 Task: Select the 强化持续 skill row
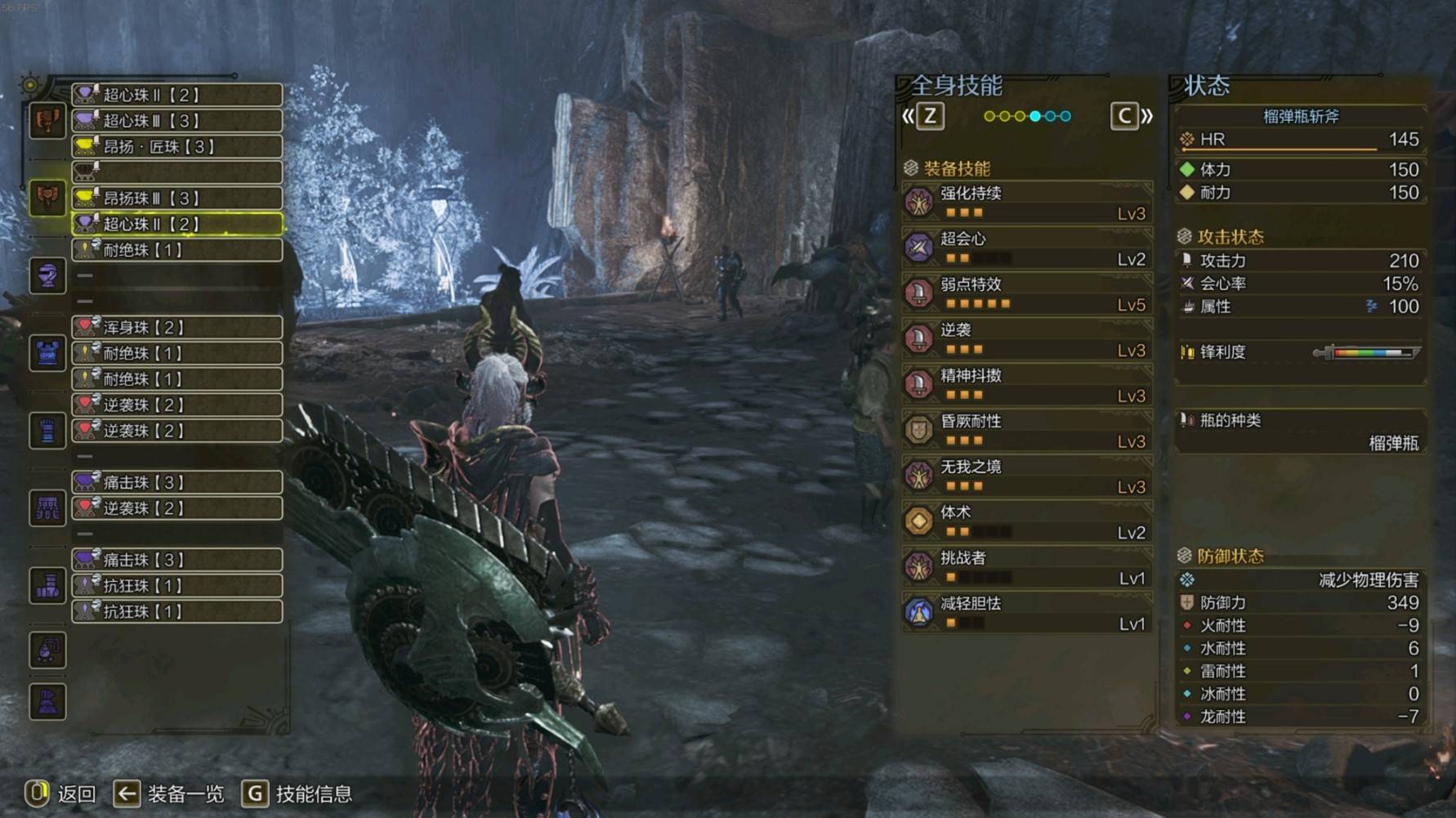point(1027,203)
